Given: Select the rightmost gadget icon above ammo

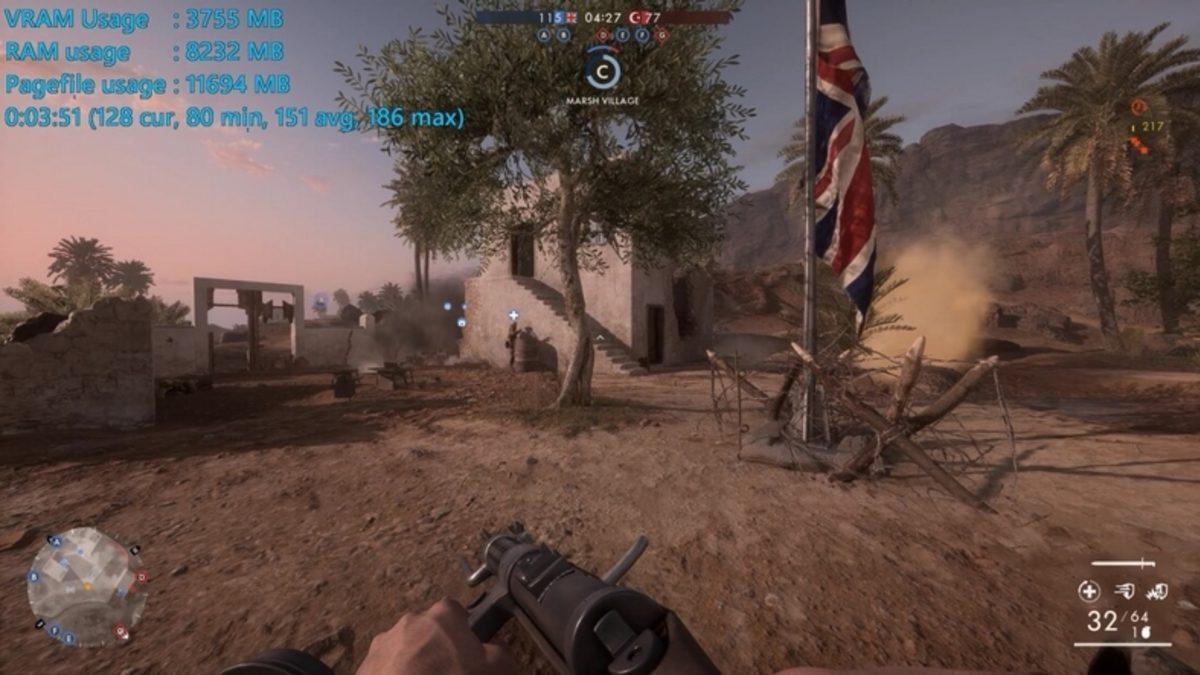Looking at the screenshot, I should 1157,591.
